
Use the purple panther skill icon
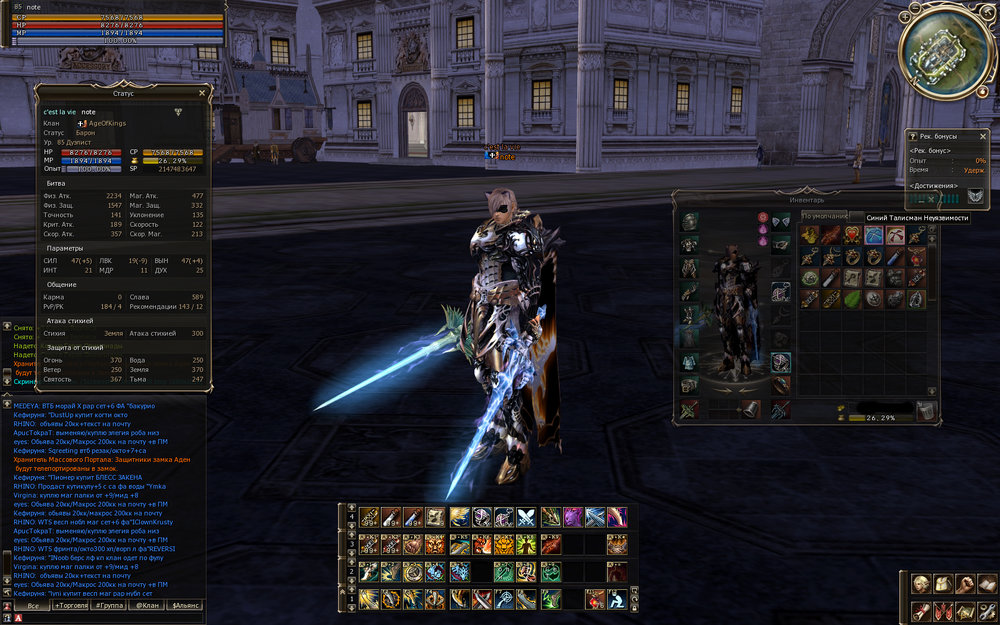[573, 517]
